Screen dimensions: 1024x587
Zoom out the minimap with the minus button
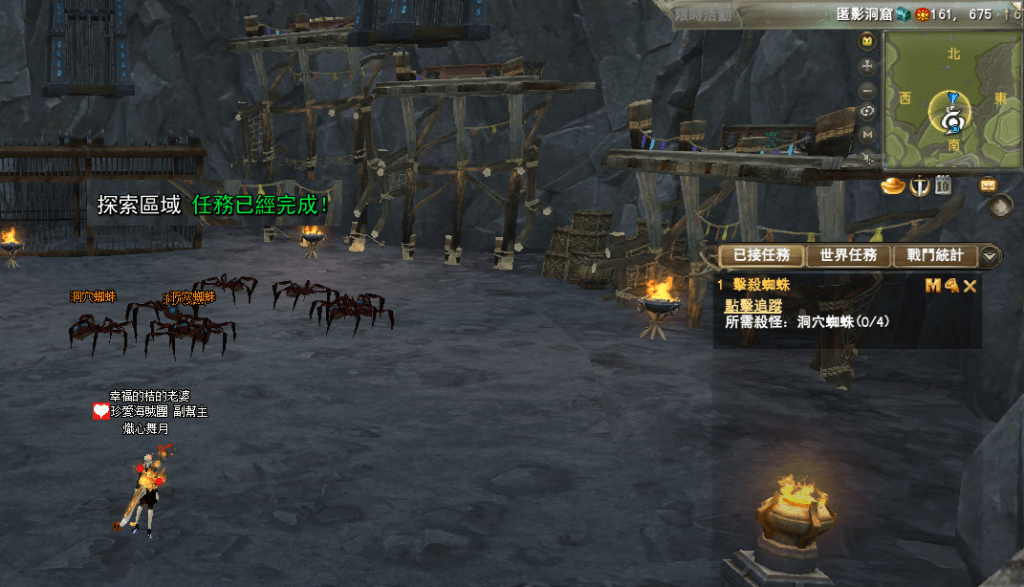[867, 88]
